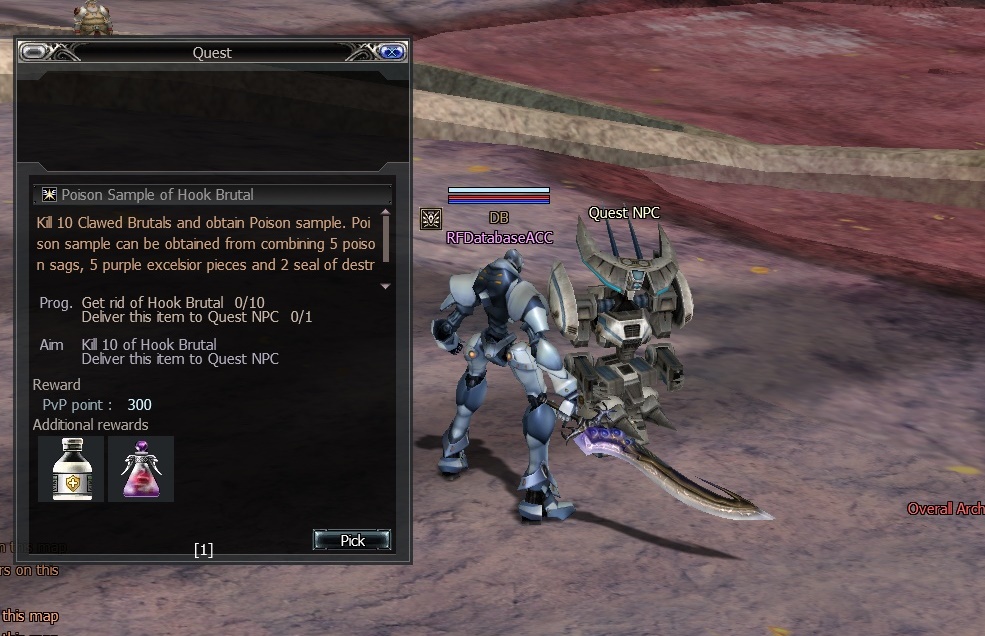
Task: Minimize the Quest window
Action: coord(33,52)
